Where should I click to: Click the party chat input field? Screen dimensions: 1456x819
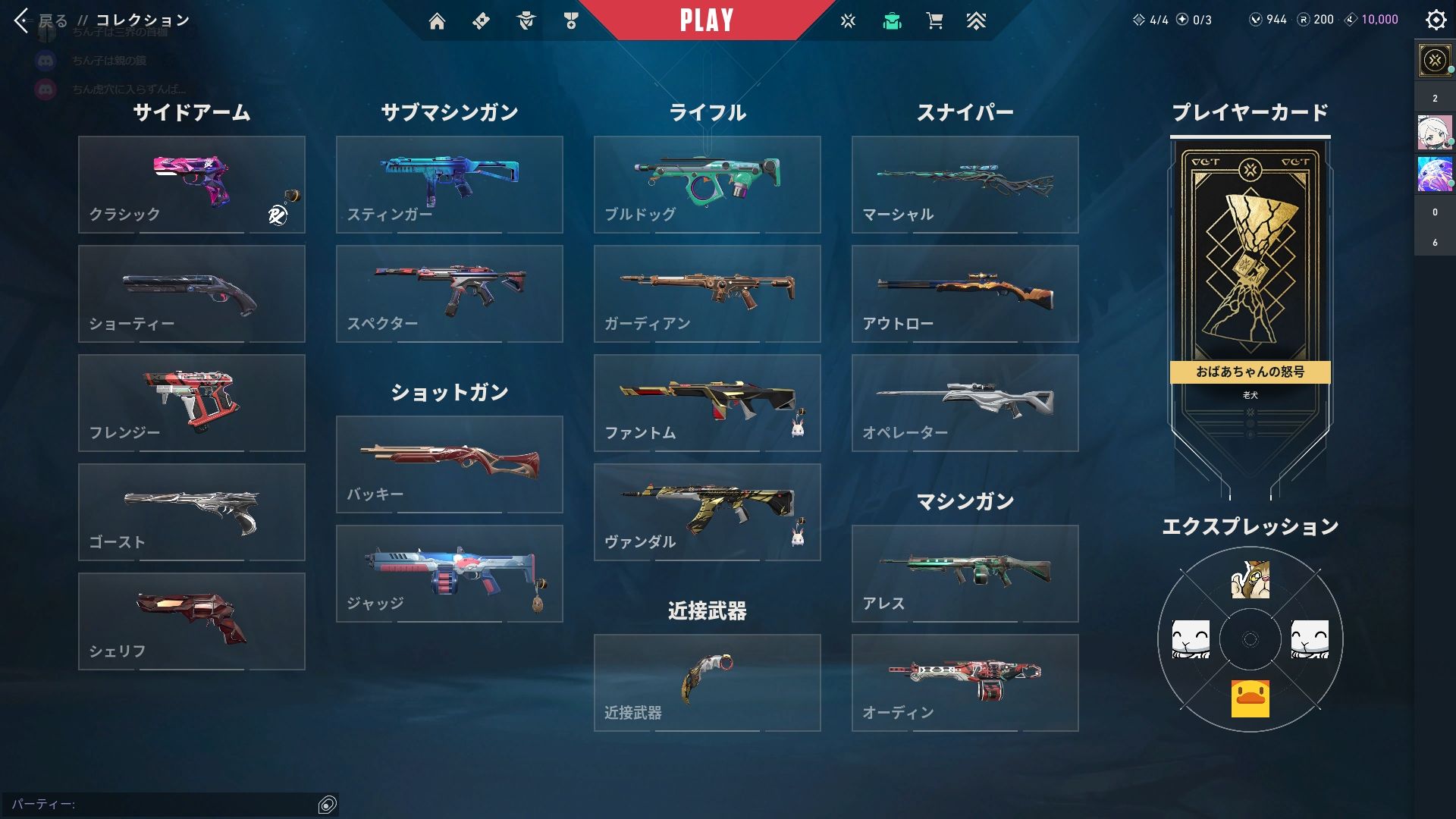tap(159, 804)
